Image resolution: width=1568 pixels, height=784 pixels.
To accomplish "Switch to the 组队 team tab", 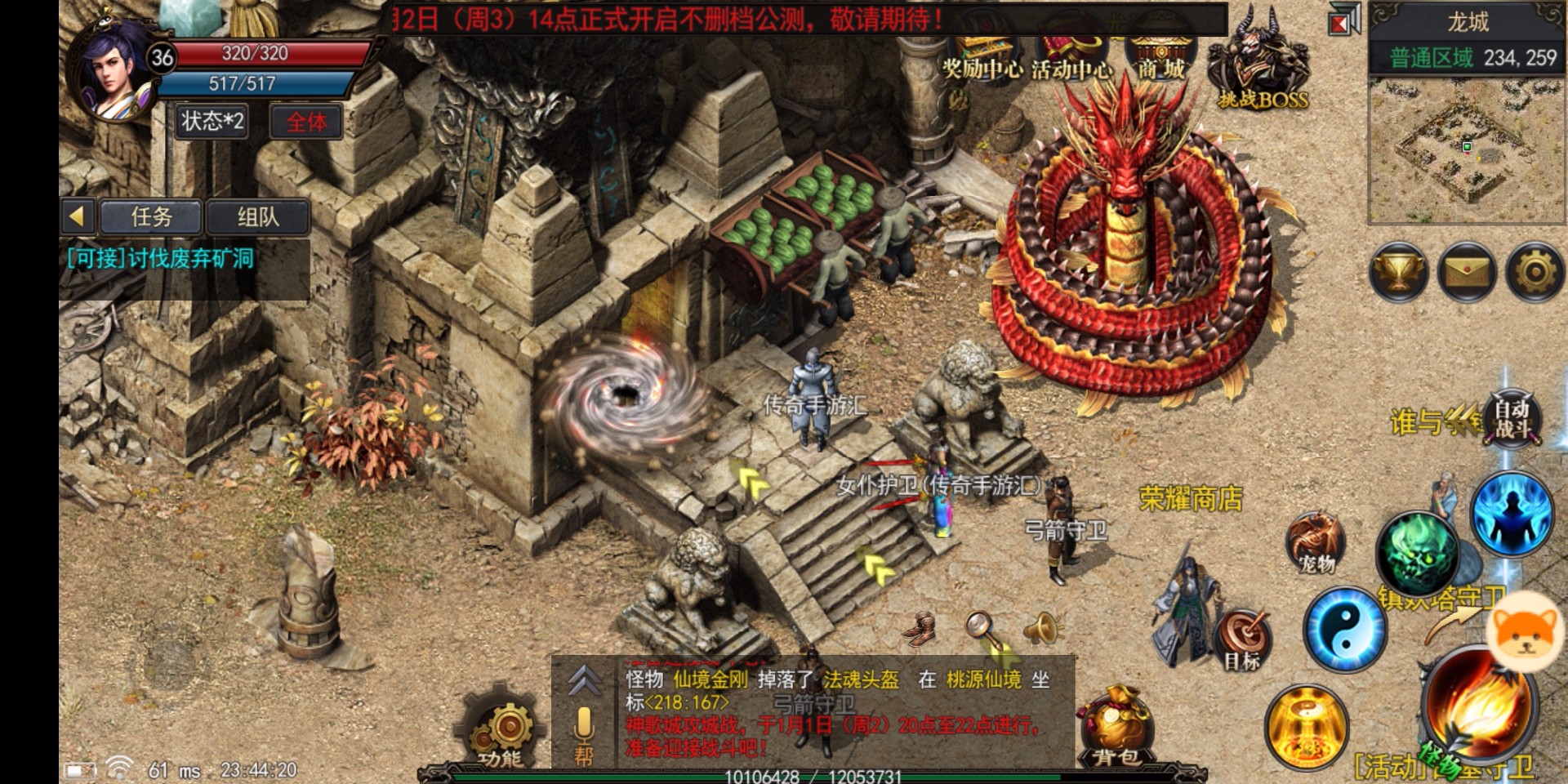I will click(x=257, y=217).
